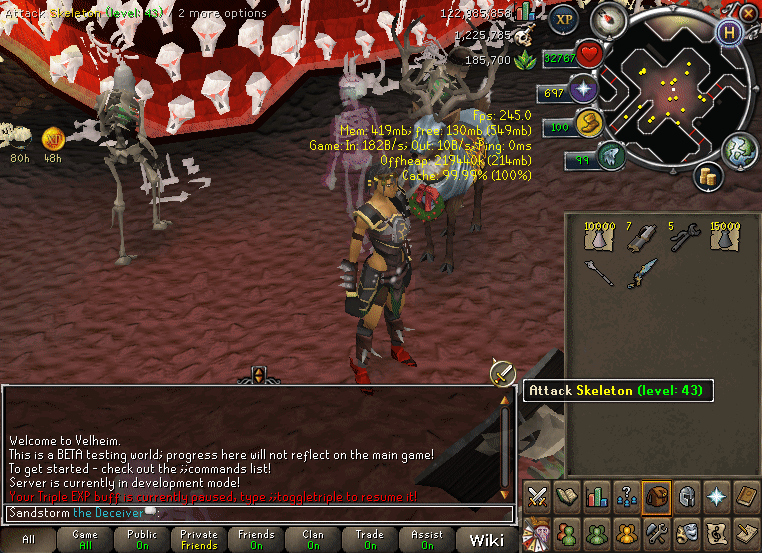This screenshot has width=762, height=553.
Task: Close the client with the X button
Action: 749,13
